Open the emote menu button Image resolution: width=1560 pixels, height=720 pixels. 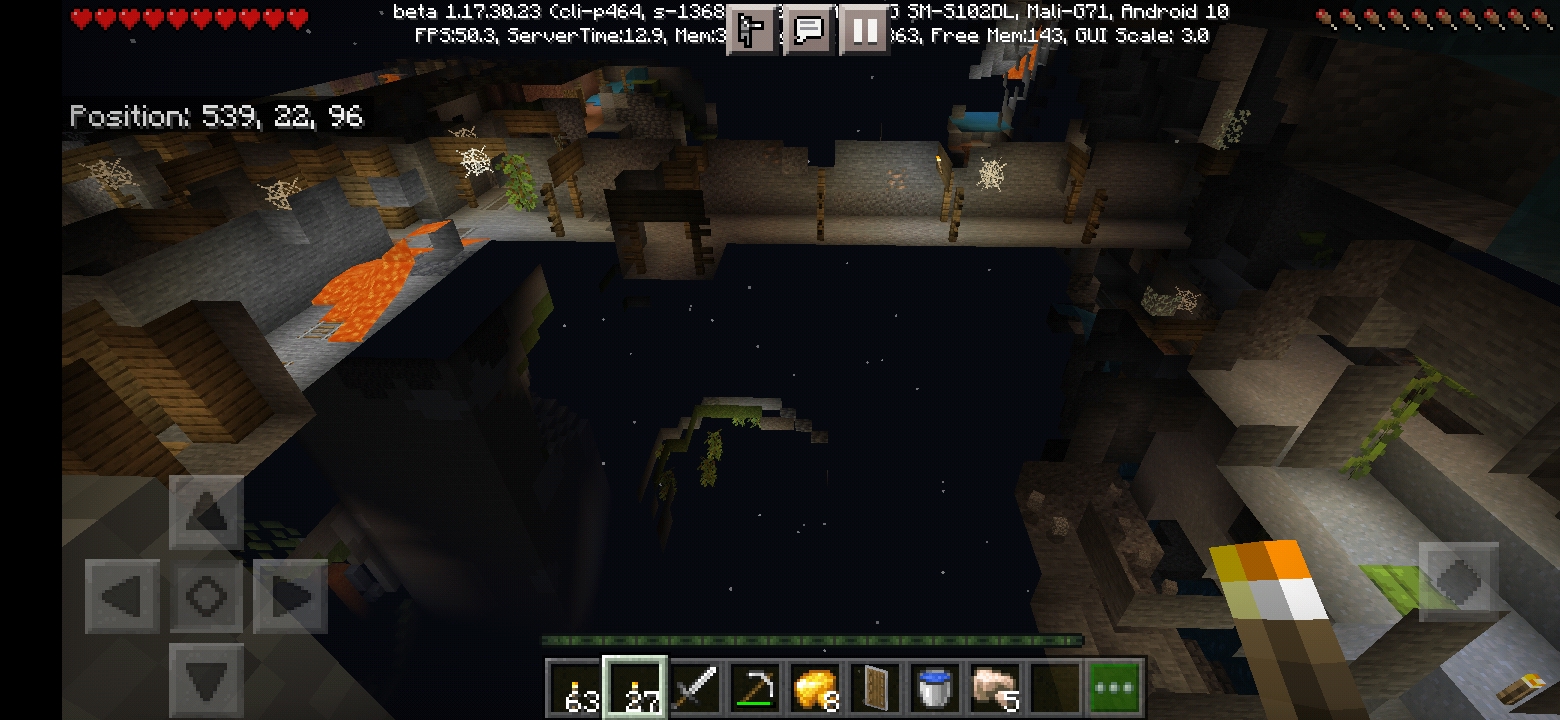[752, 31]
